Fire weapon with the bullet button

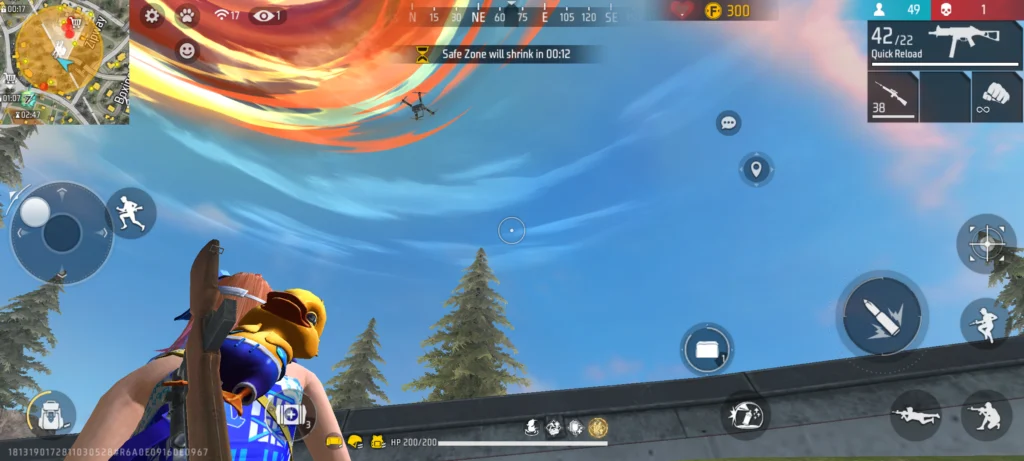[882, 314]
